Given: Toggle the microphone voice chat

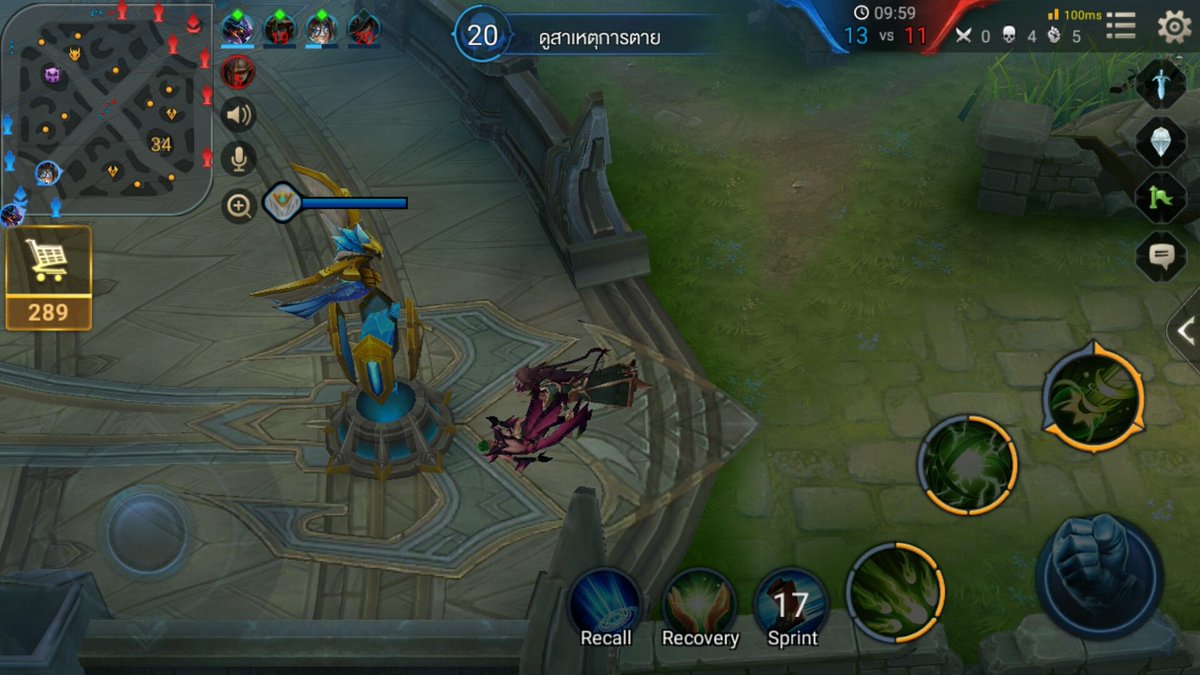Looking at the screenshot, I should pyautogui.click(x=238, y=159).
